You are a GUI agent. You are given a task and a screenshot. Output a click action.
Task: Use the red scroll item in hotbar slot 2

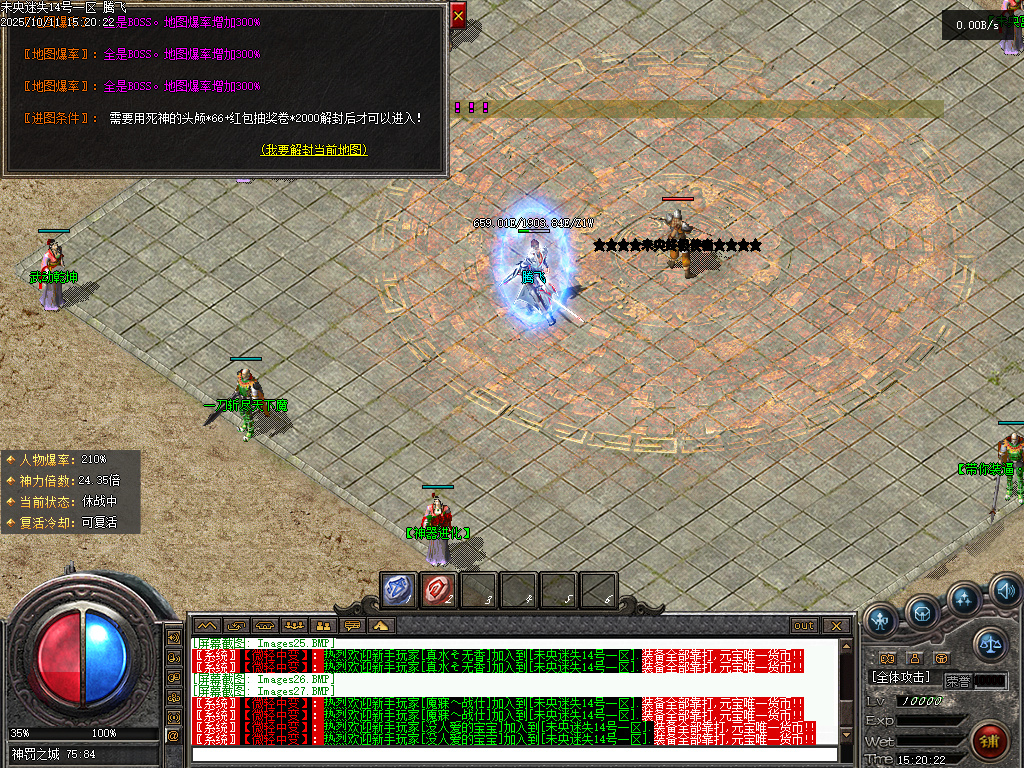[439, 590]
